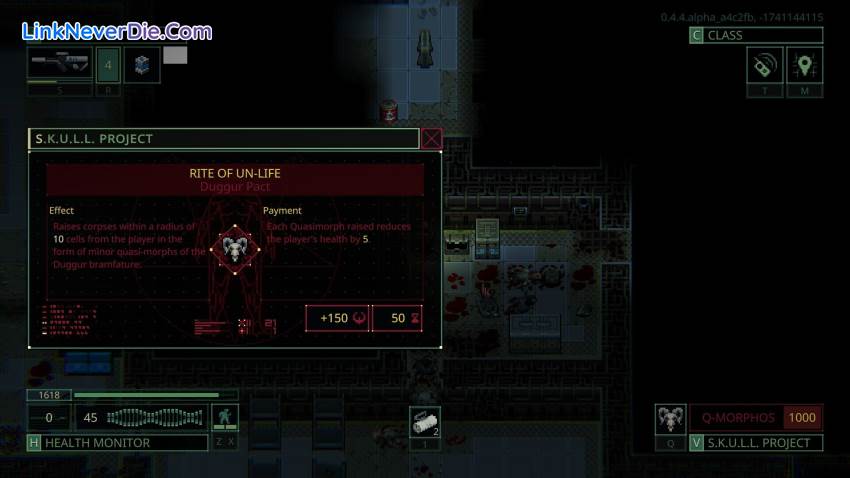The width and height of the screenshot is (850, 478).
Task: Select the blue cube item slot
Action: [x=140, y=64]
